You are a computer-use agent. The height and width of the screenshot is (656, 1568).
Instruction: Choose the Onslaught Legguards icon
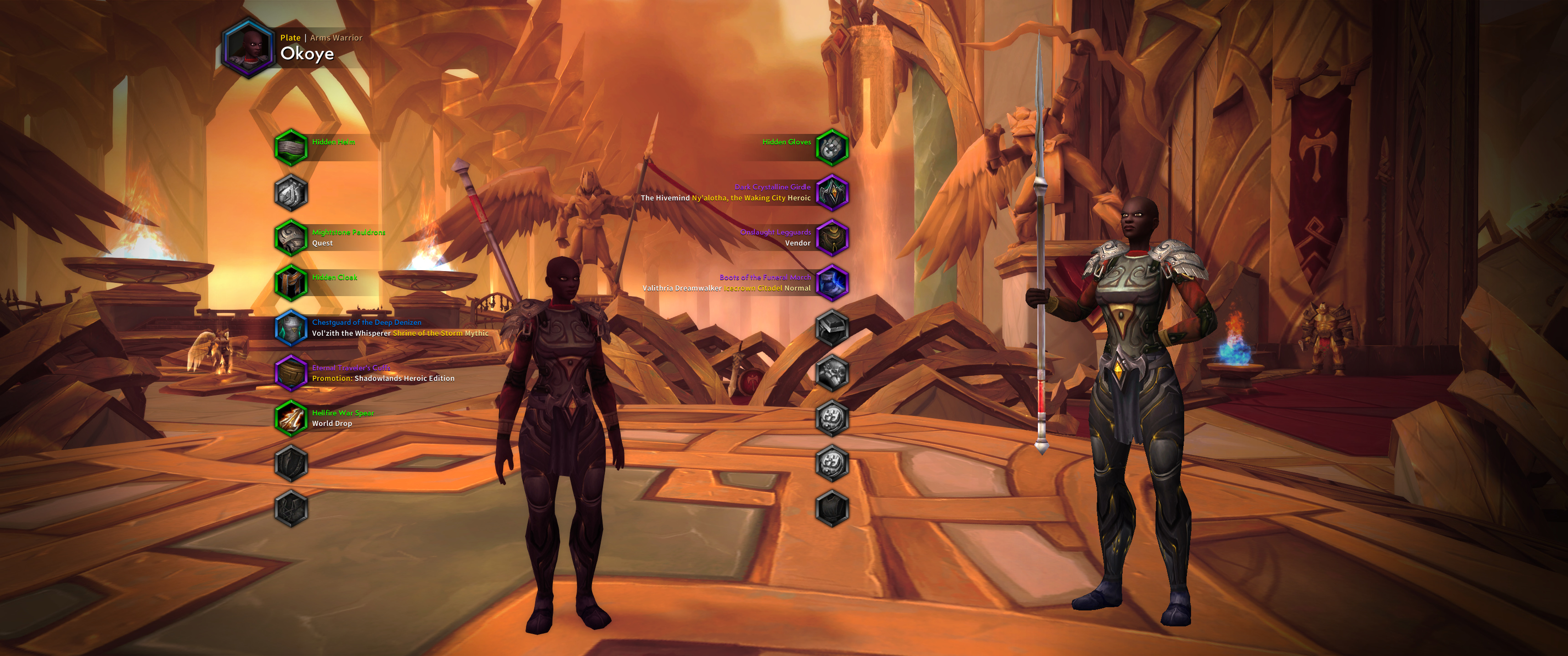pos(831,237)
